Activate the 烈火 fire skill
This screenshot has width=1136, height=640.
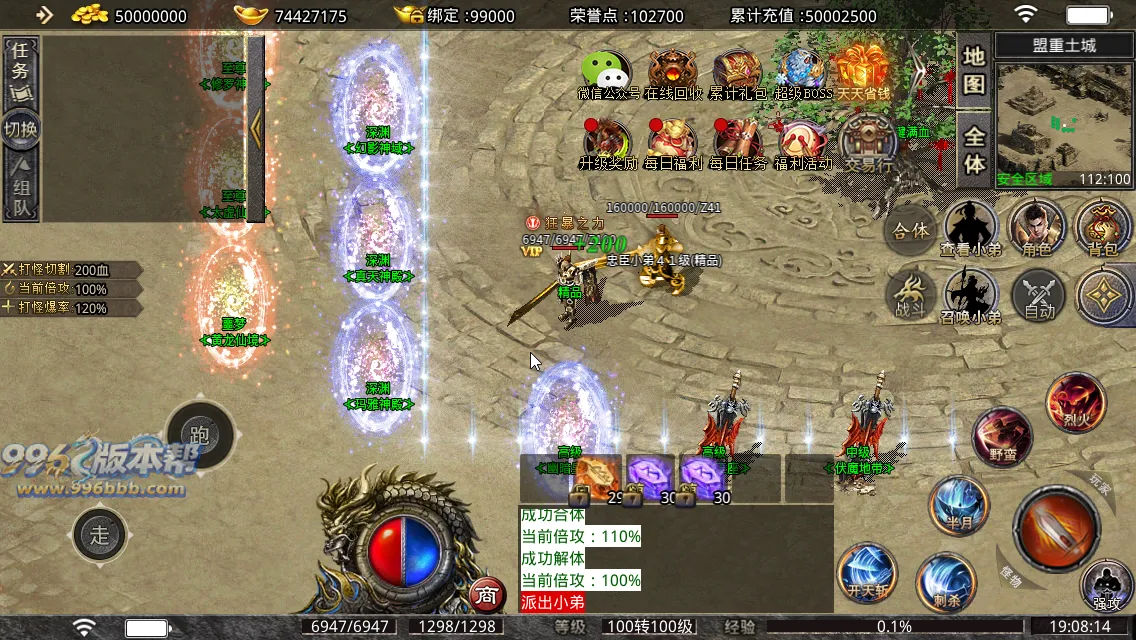1076,402
